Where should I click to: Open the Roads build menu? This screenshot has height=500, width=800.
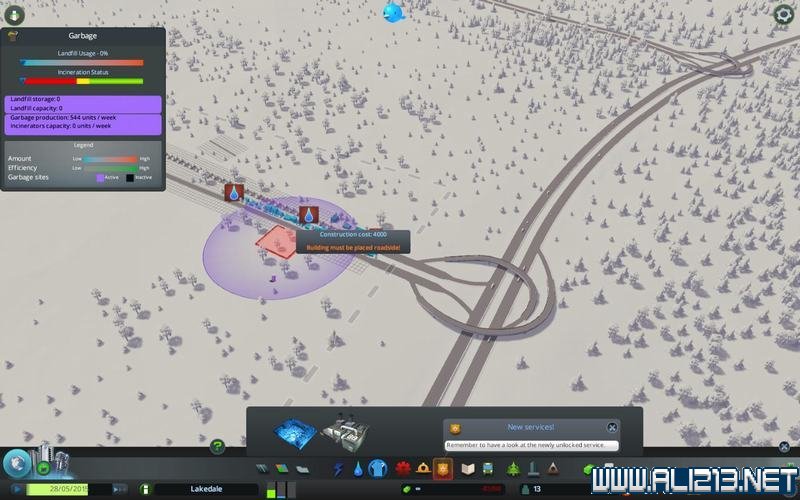coord(263,467)
